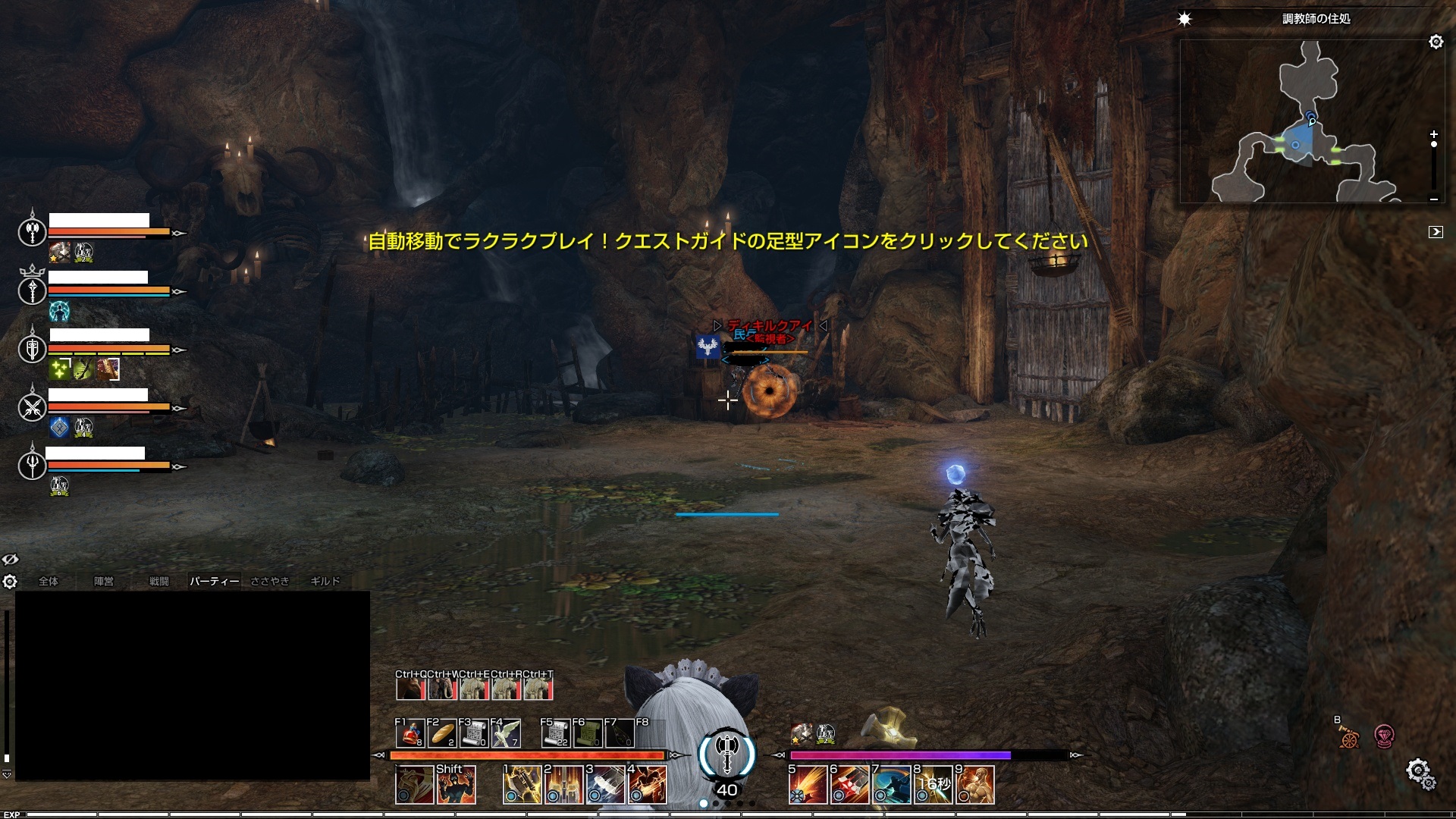The width and height of the screenshot is (1456, 819).
Task: Eat the bread in slot F2
Action: [442, 733]
